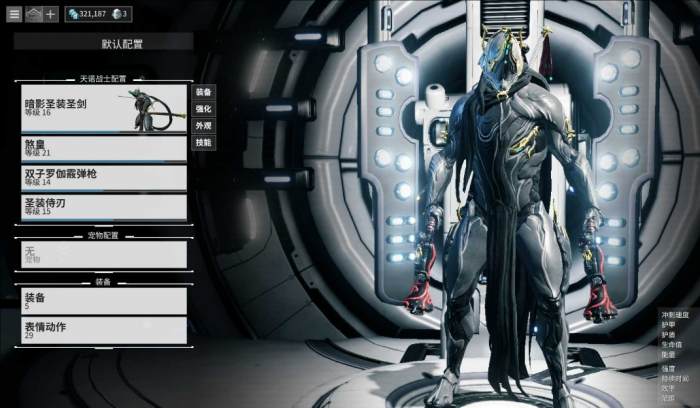Open the 圣装侍刃 melee weapon slot

[103, 207]
